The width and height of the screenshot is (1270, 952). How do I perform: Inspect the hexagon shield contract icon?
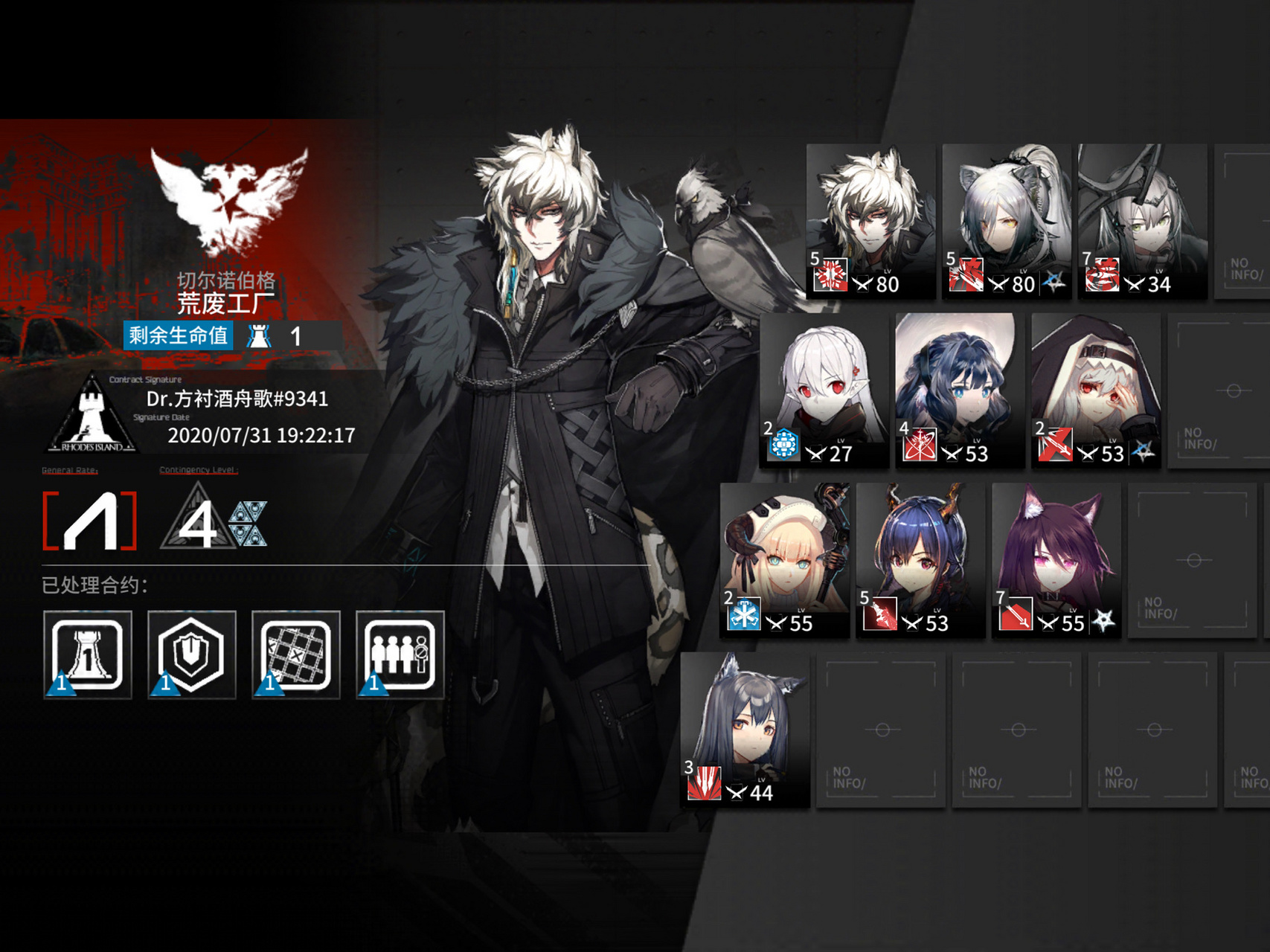pos(192,654)
